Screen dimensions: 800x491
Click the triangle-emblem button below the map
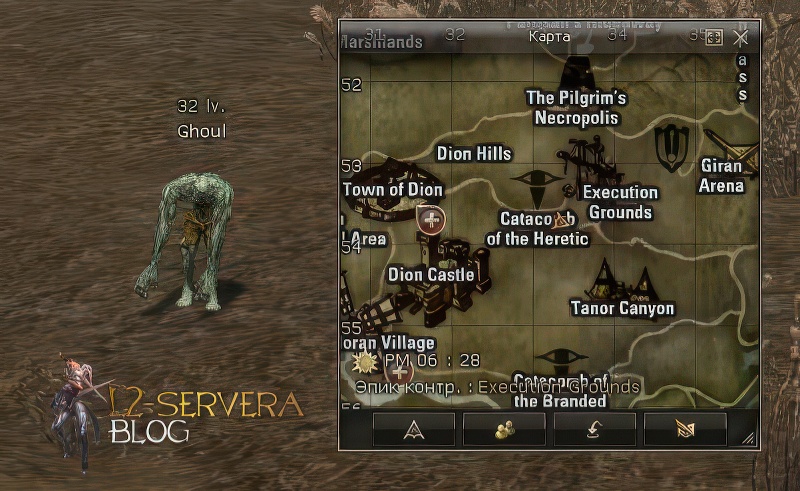coord(414,429)
